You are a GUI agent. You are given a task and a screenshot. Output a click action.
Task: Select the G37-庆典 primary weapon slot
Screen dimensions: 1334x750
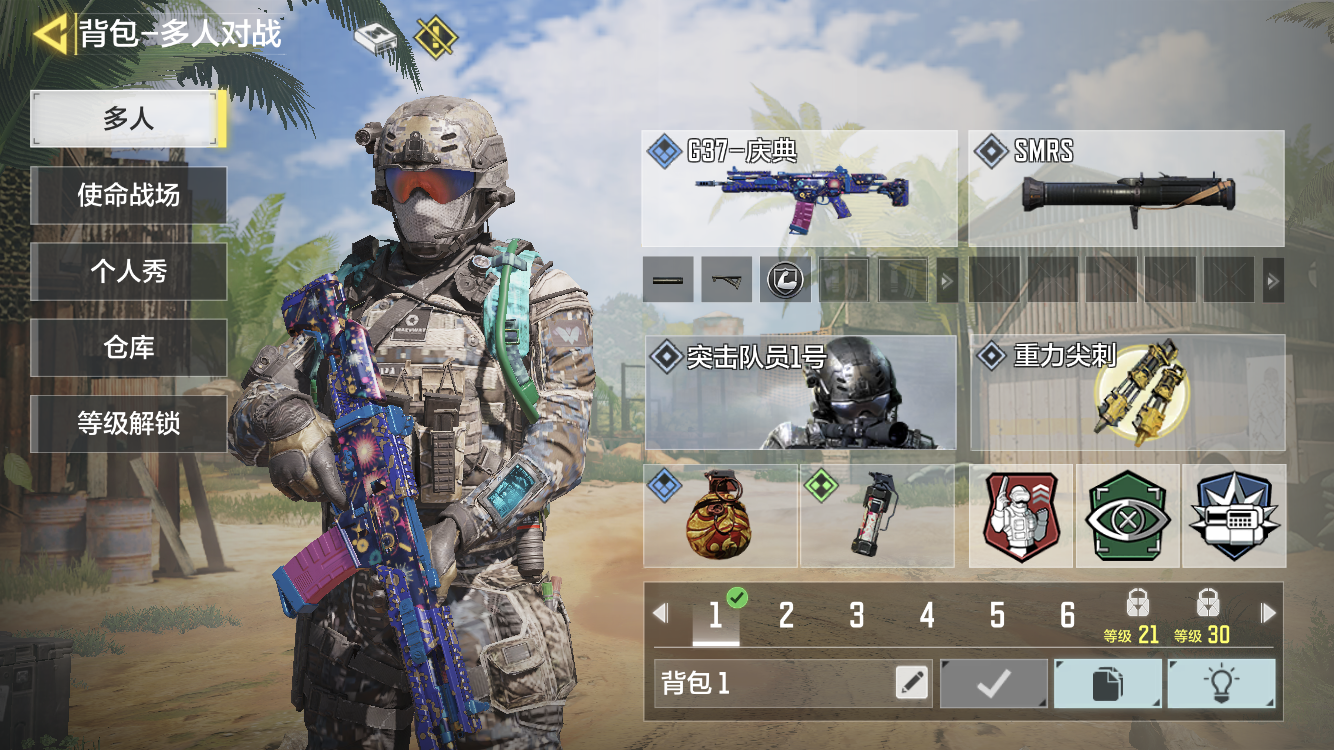(x=799, y=188)
